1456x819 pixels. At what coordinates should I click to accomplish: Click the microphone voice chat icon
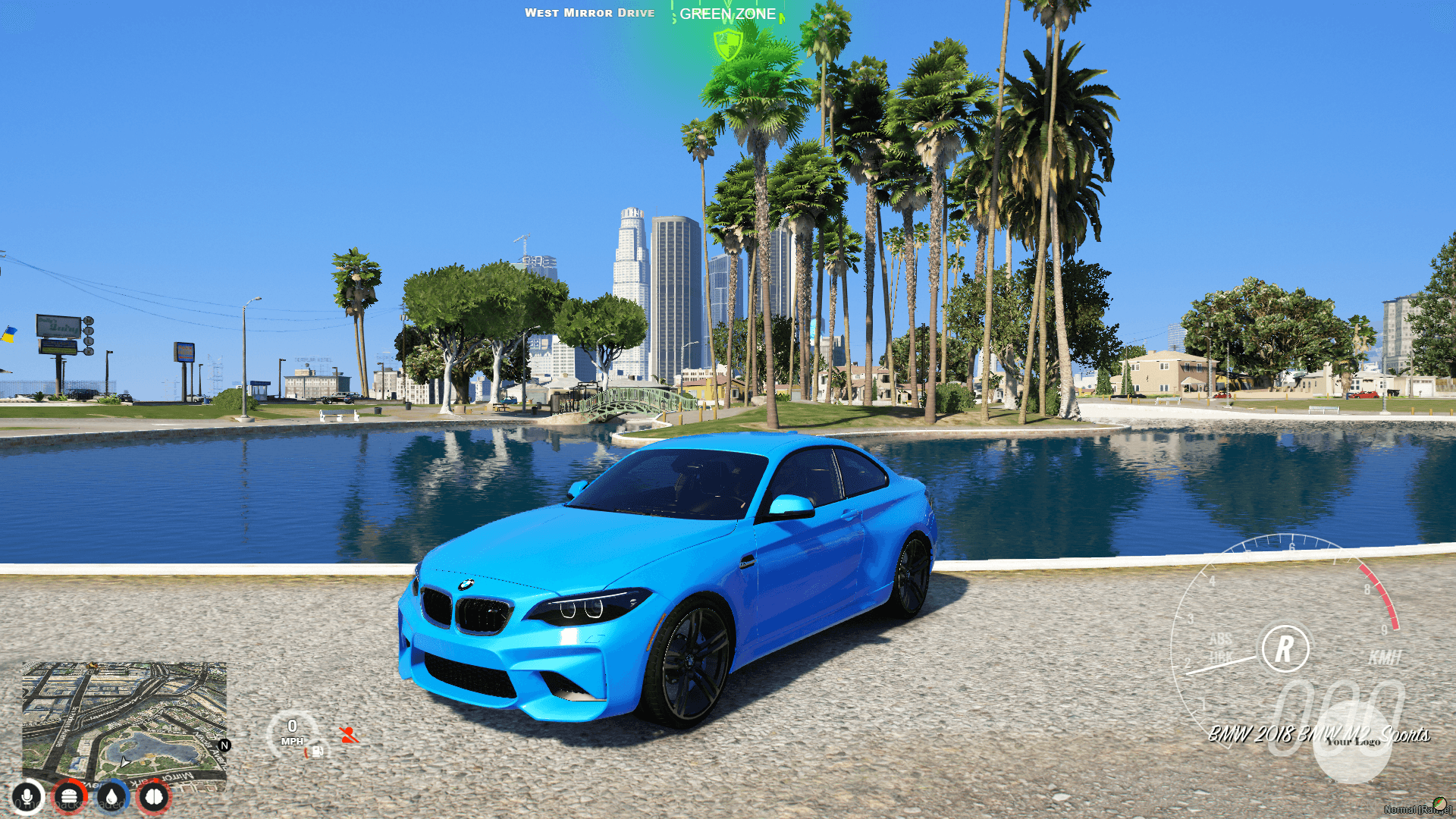27,796
